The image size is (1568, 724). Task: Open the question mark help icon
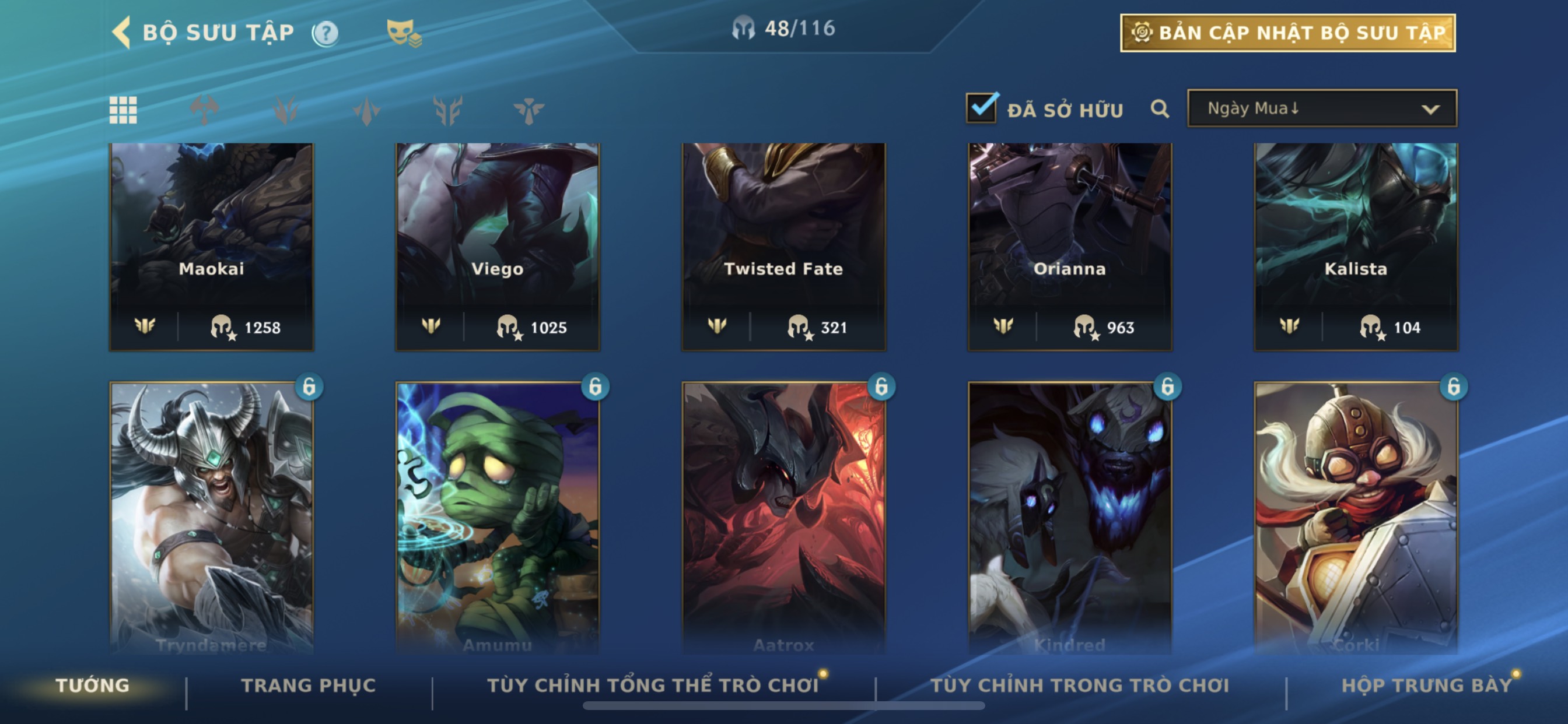(325, 33)
